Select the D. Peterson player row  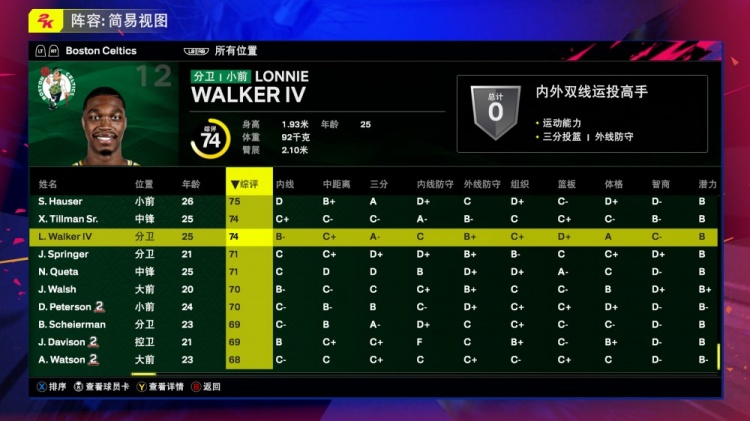point(65,307)
